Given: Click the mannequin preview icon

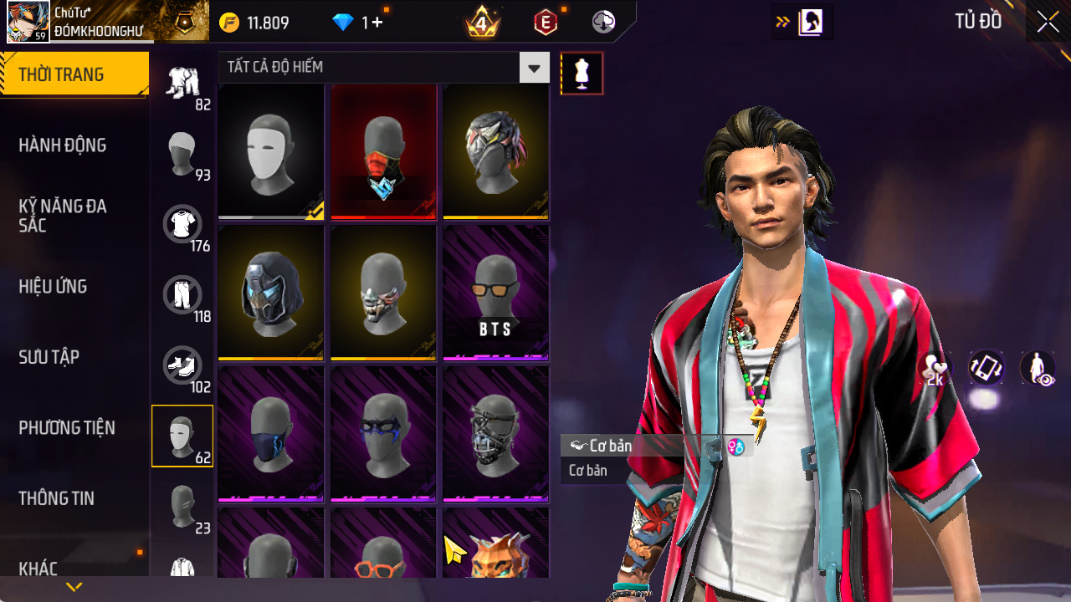Looking at the screenshot, I should pyautogui.click(x=582, y=73).
